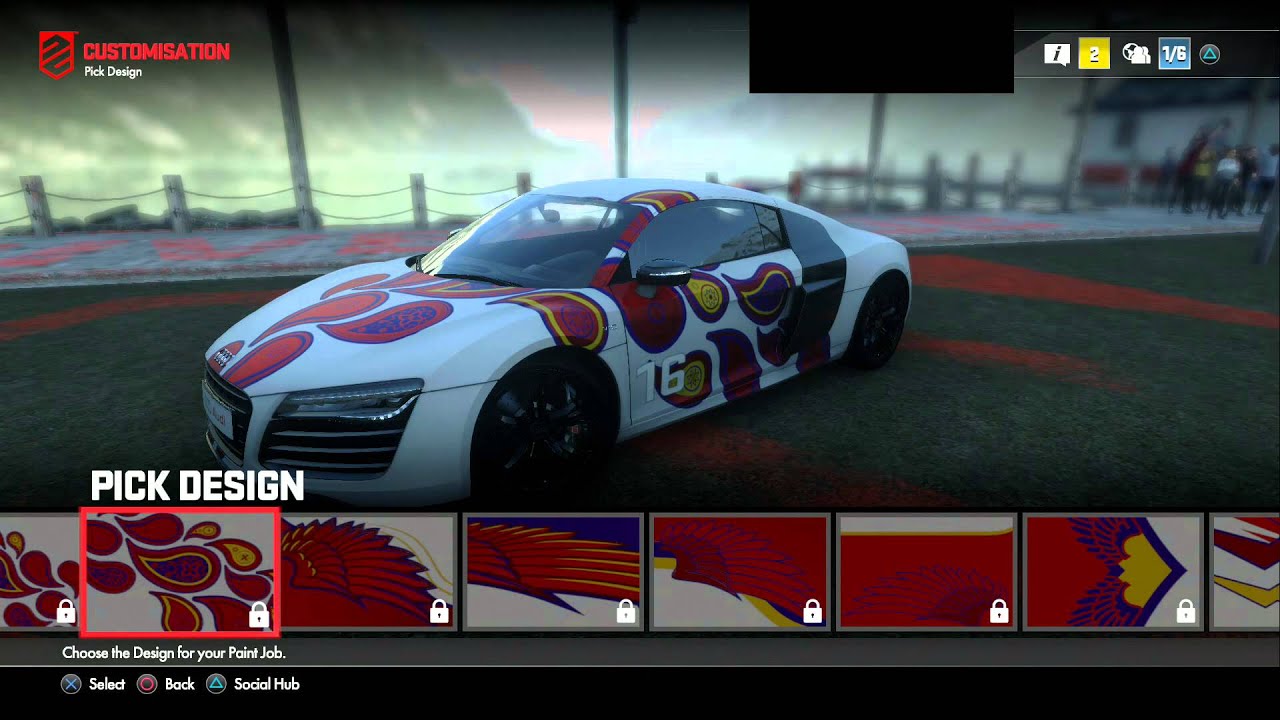Choose the red wing design with yellow curved lines
The width and height of the screenshot is (1280, 720).
click(367, 572)
